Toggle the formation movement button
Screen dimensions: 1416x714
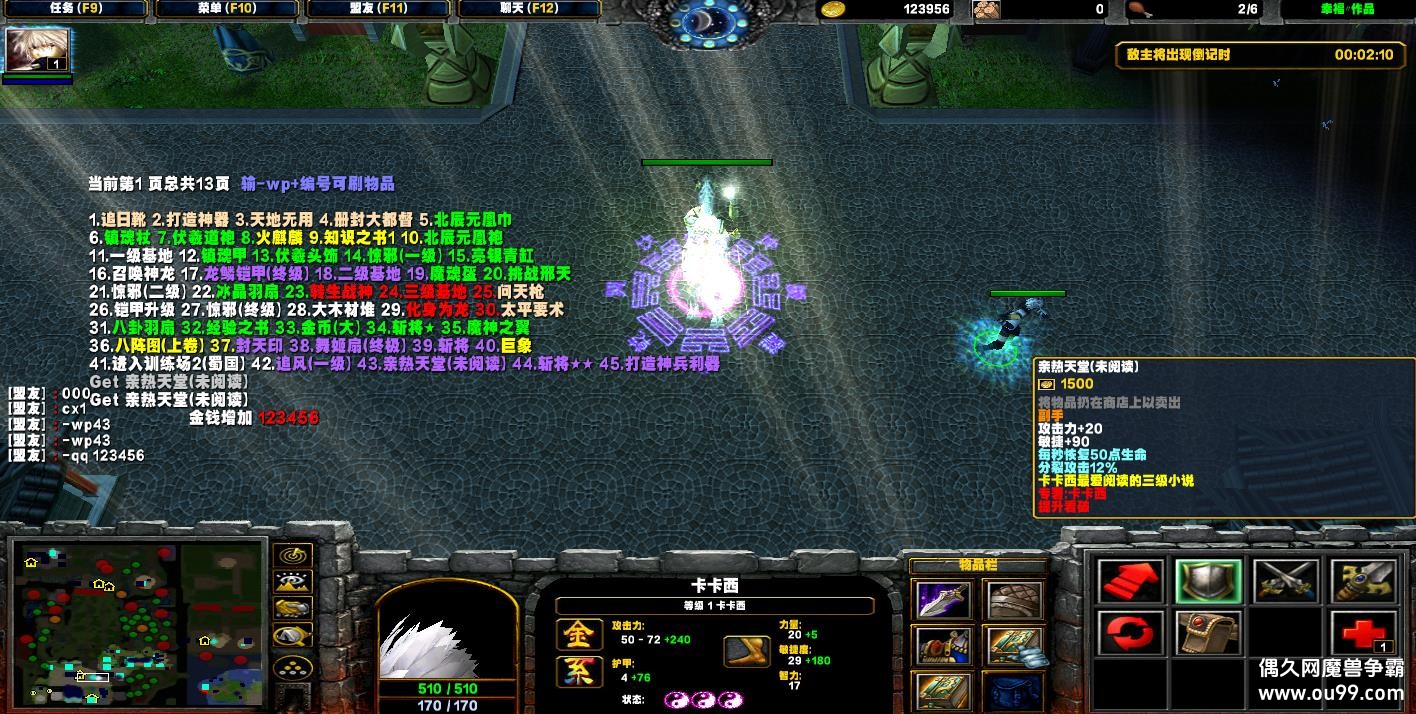292,666
